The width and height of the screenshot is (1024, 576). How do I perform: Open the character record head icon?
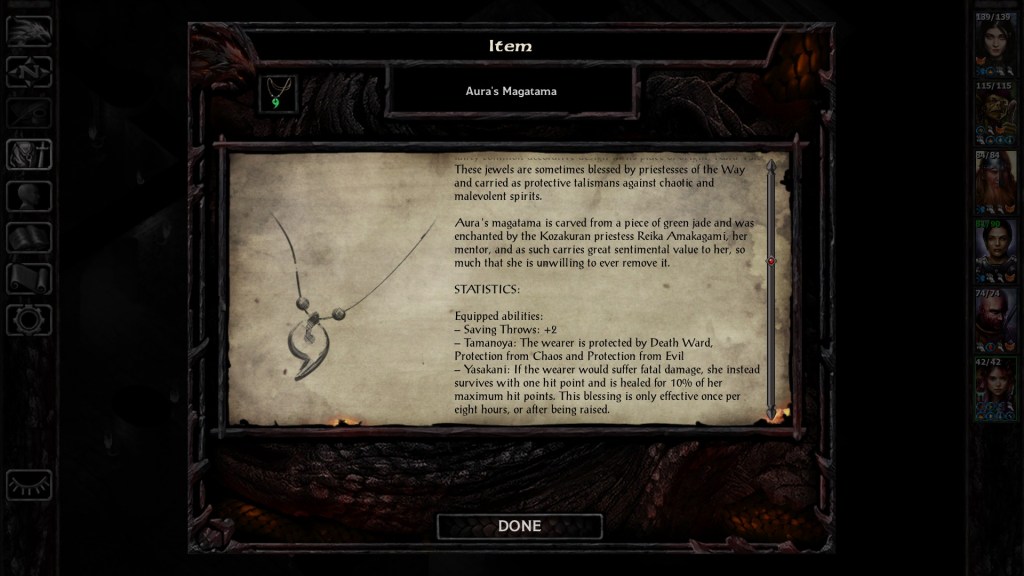[x=29, y=196]
